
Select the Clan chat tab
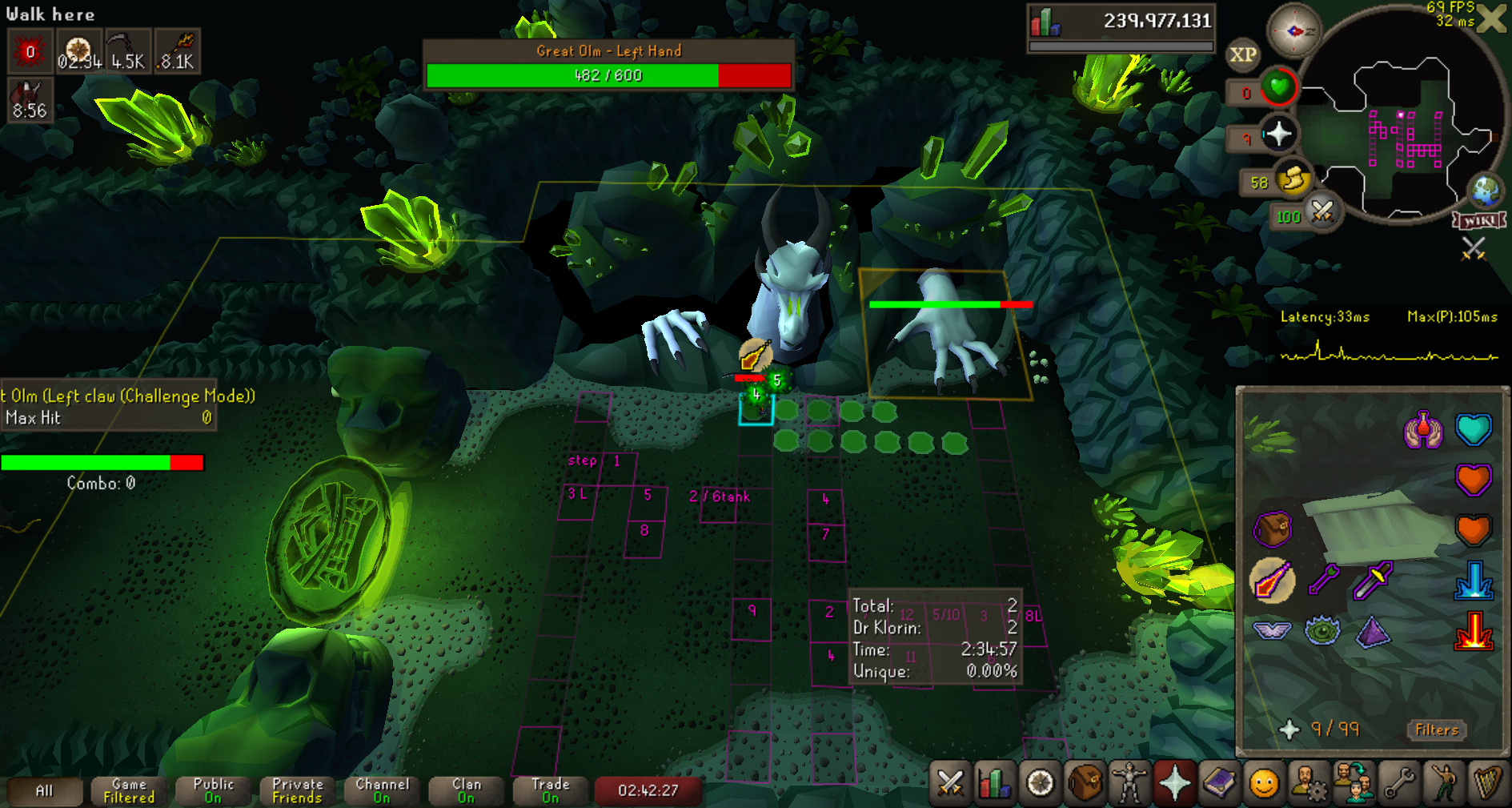coord(467,790)
